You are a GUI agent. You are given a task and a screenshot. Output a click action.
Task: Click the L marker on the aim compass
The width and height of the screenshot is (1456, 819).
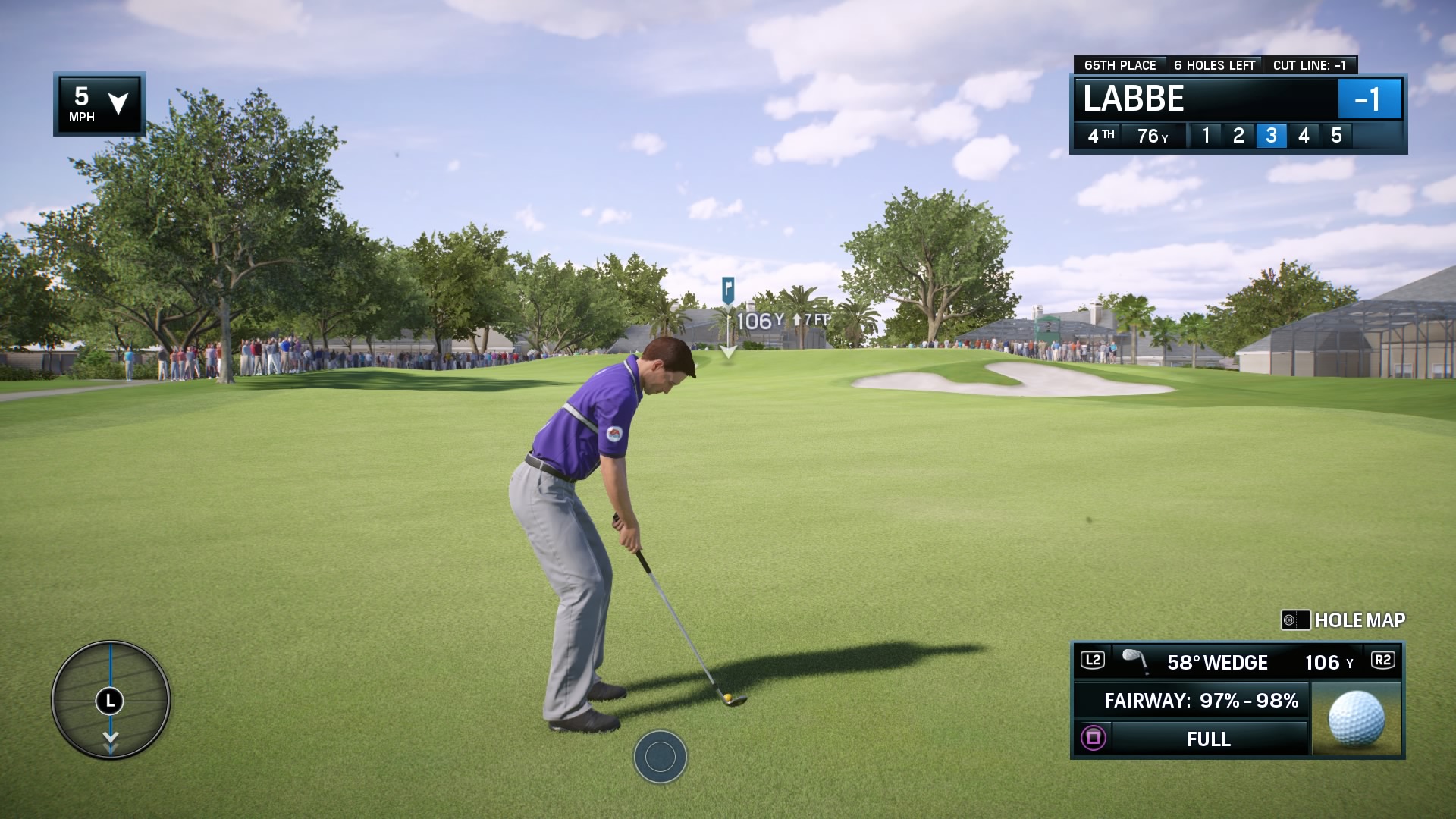(x=109, y=701)
